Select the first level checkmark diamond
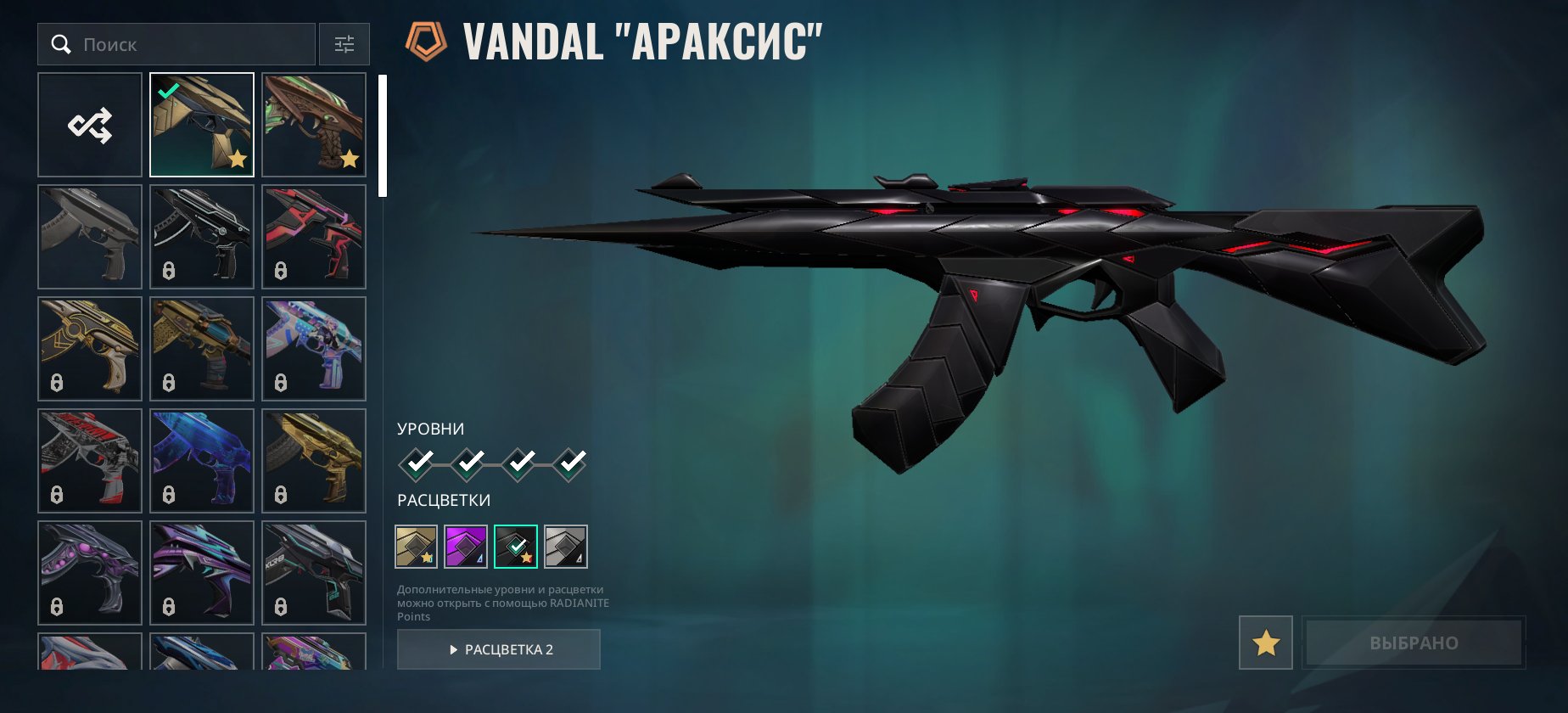 point(417,463)
